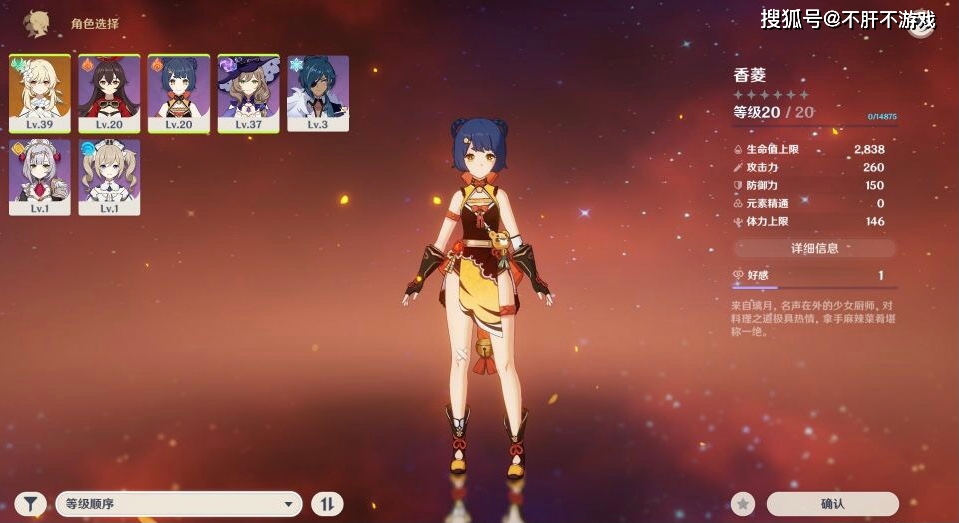The width and height of the screenshot is (959, 523).
Task: Toggle the ascending/descending sort order arrows
Action: coord(327,504)
